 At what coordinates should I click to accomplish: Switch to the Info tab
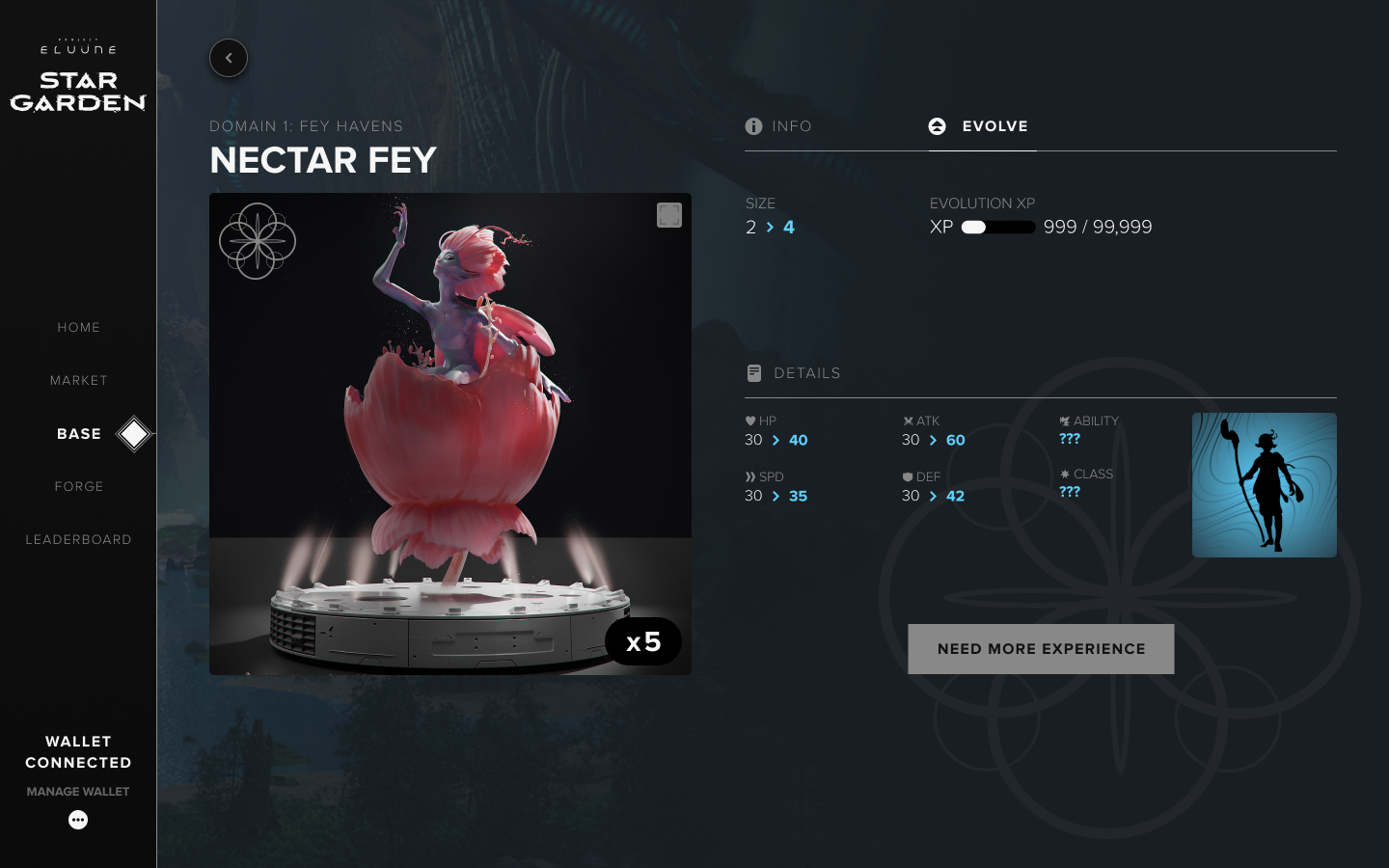tap(779, 126)
